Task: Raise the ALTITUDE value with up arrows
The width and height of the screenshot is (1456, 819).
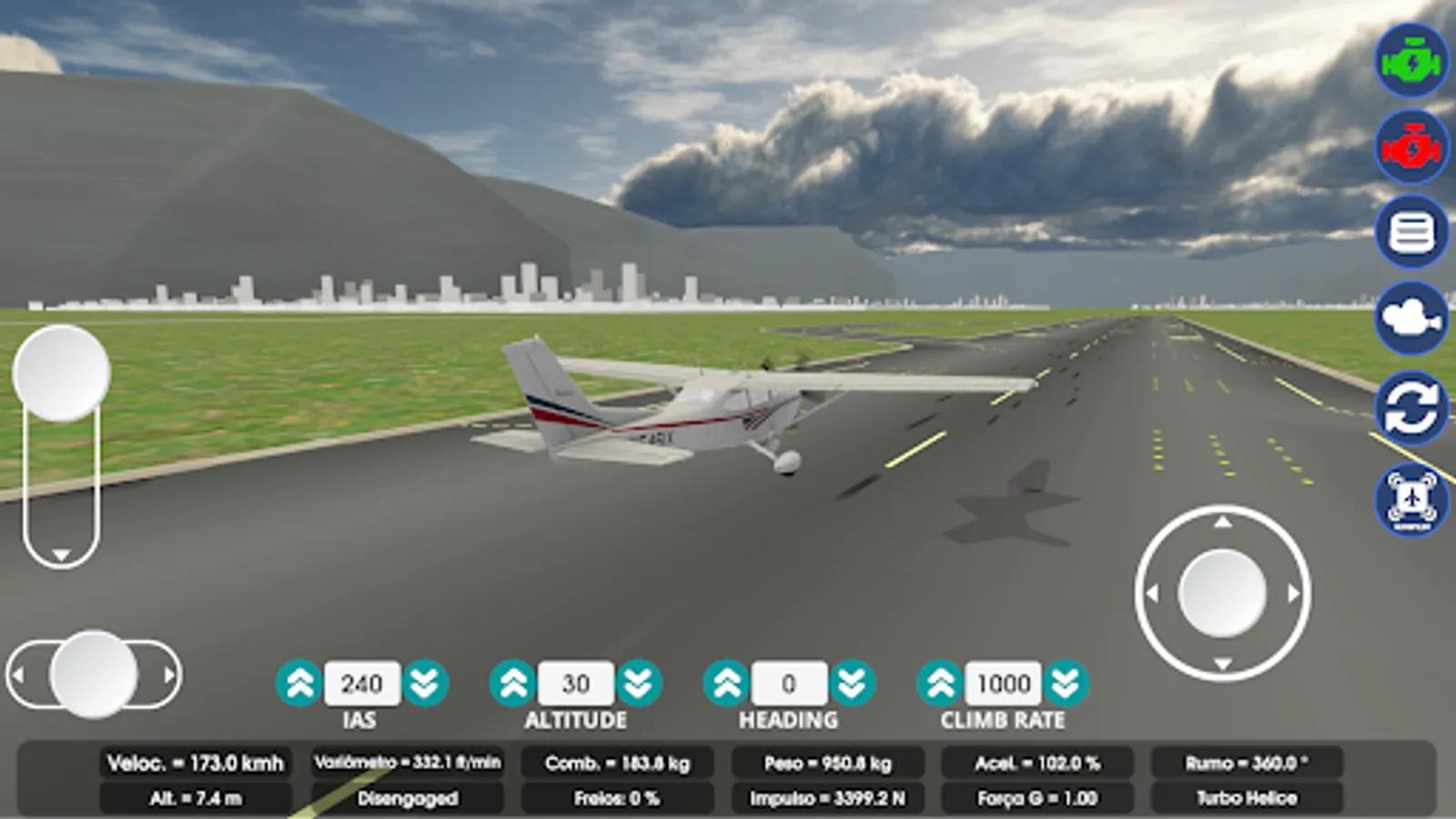Action: pos(514,682)
